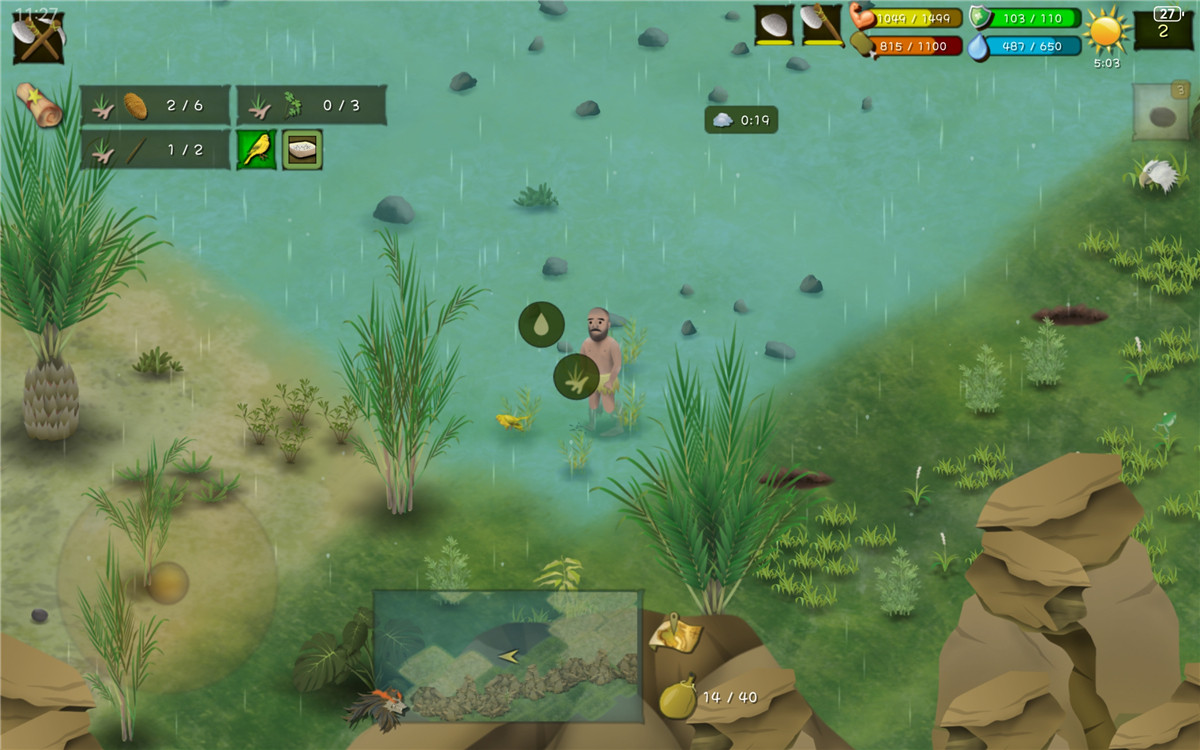Click the gather sticks 1/2 objective
Viewport: 1200px width, 750px height.
coord(155,150)
